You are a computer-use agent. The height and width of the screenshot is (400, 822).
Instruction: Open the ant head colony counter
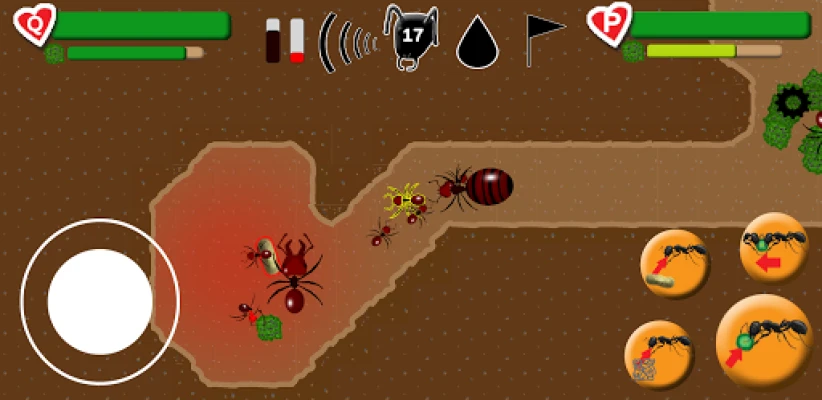[411, 36]
